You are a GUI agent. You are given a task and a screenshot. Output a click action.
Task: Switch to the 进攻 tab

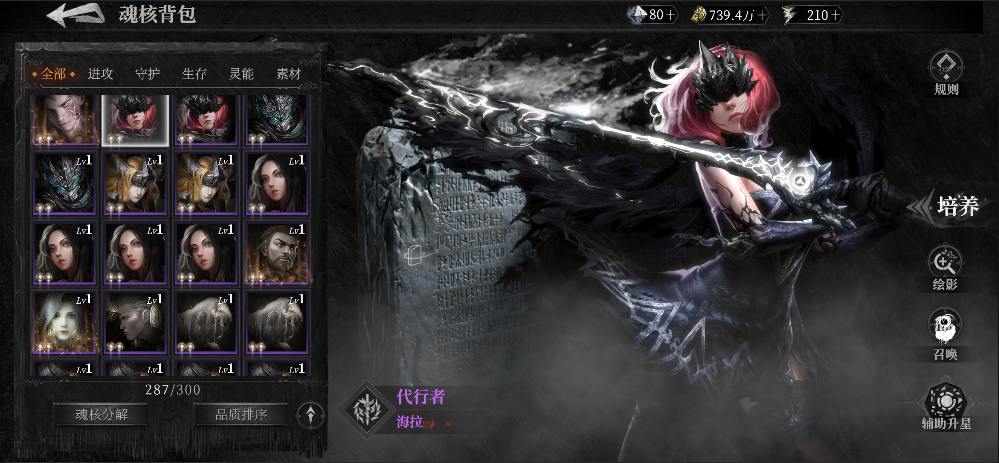coord(100,73)
